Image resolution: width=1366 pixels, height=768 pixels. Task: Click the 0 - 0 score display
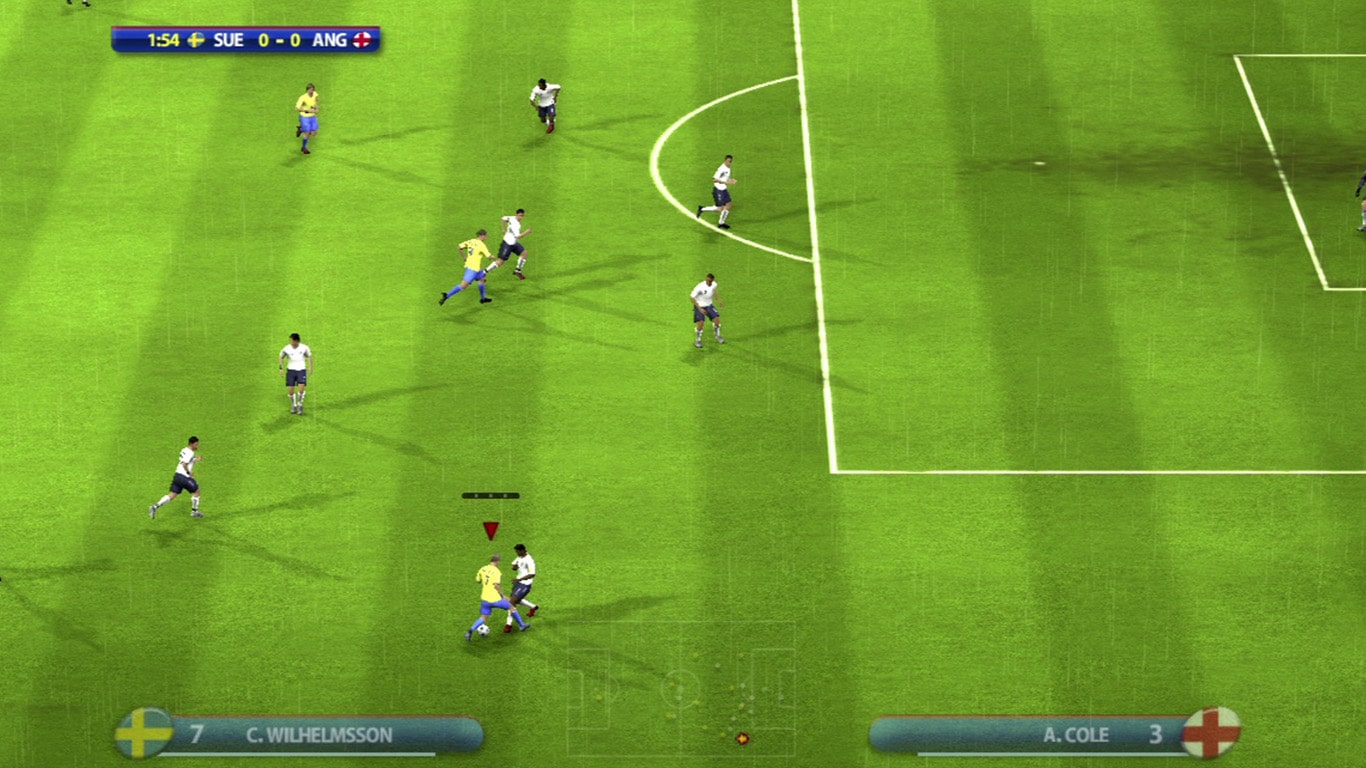pos(279,40)
